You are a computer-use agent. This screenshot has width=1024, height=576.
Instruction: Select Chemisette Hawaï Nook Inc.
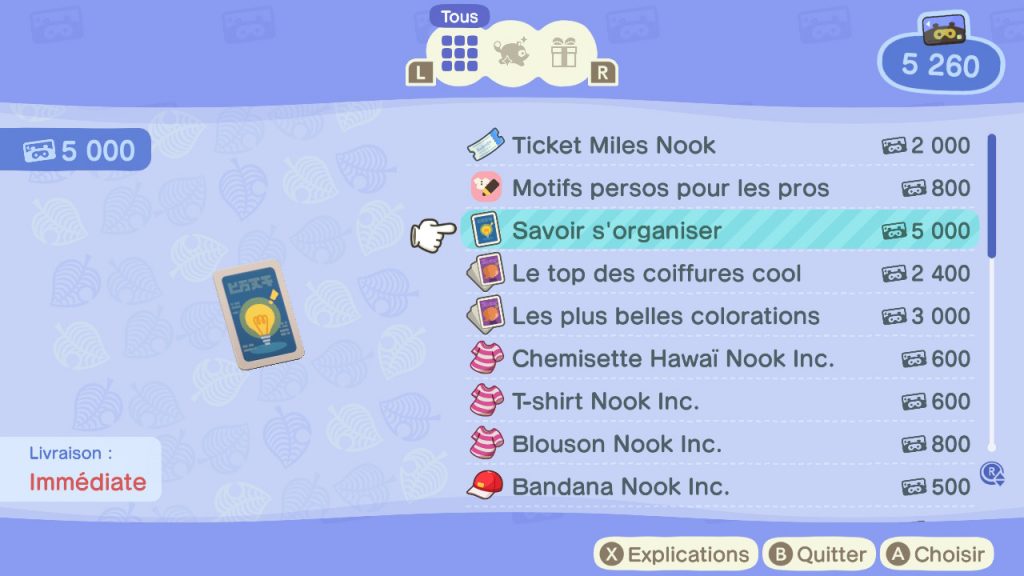(x=720, y=358)
